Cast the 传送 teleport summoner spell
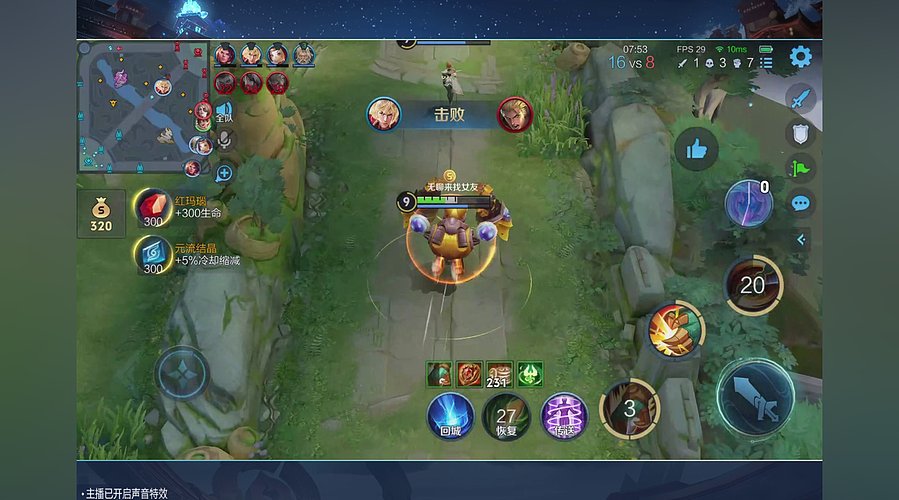The image size is (899, 500). point(564,415)
